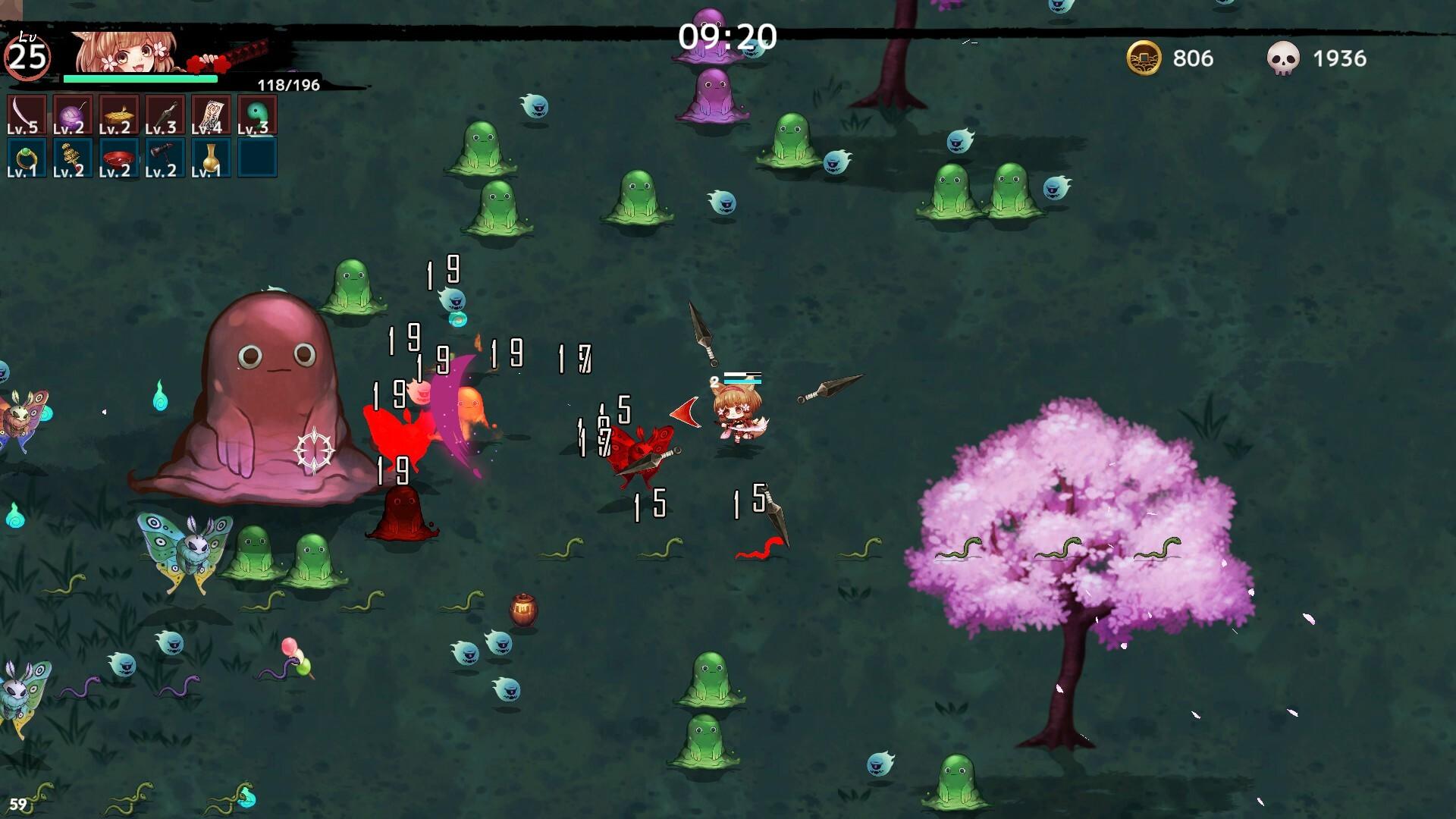Click the dark hammer passive item
This screenshot has width=1456, height=819.
165,158
